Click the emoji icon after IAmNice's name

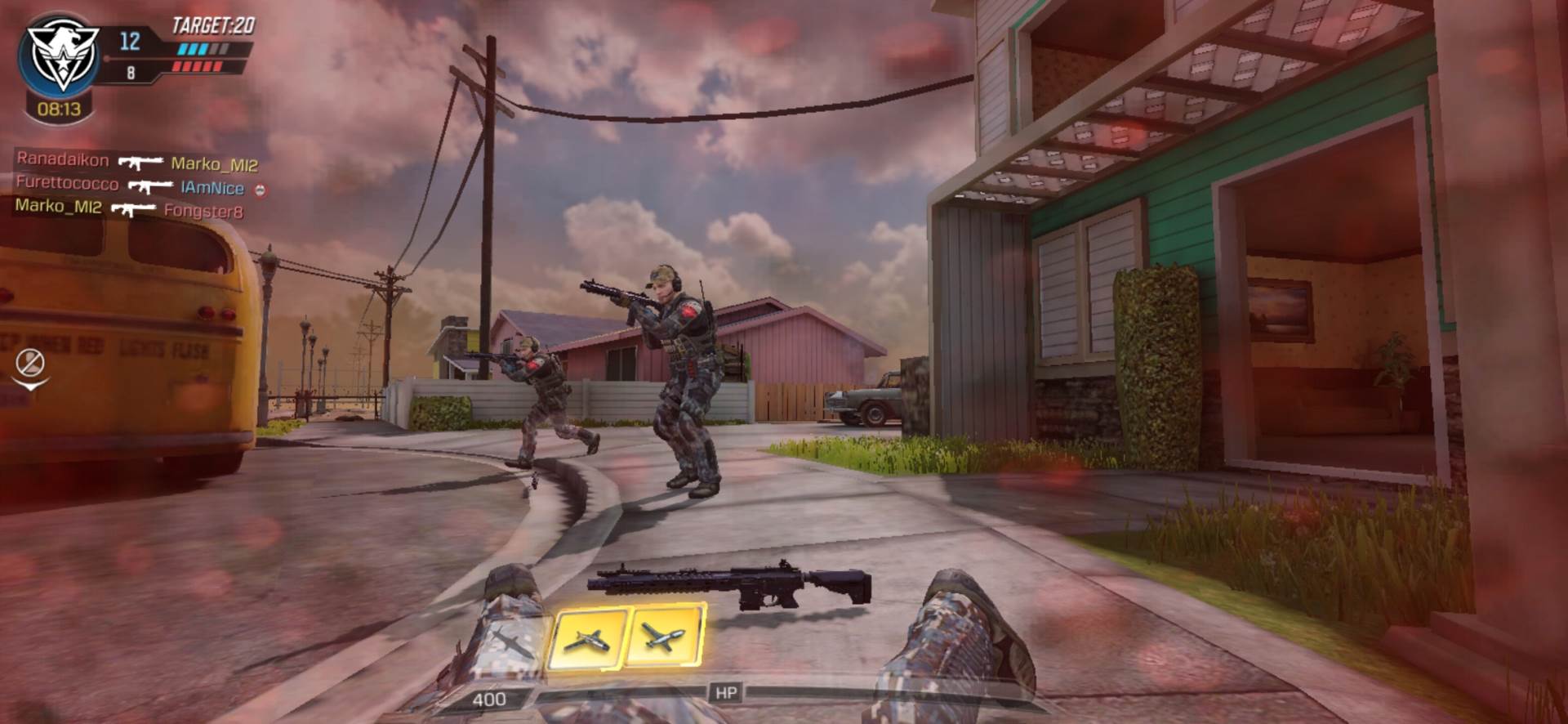(261, 189)
